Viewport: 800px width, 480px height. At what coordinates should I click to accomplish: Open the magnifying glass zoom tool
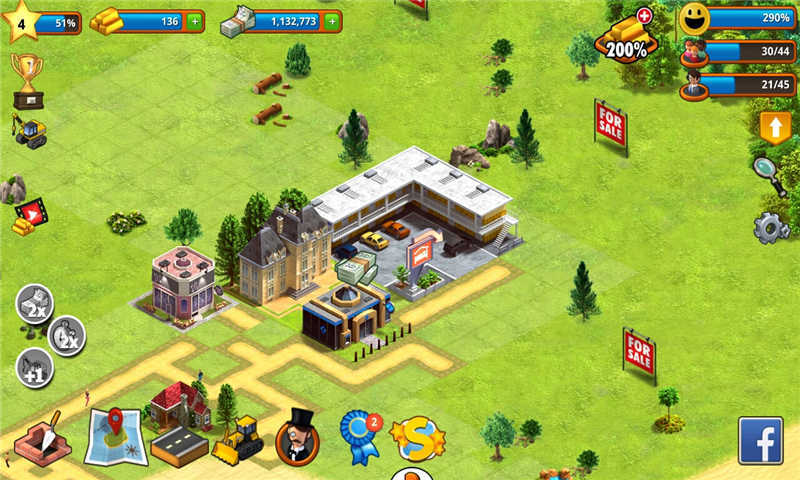770,176
